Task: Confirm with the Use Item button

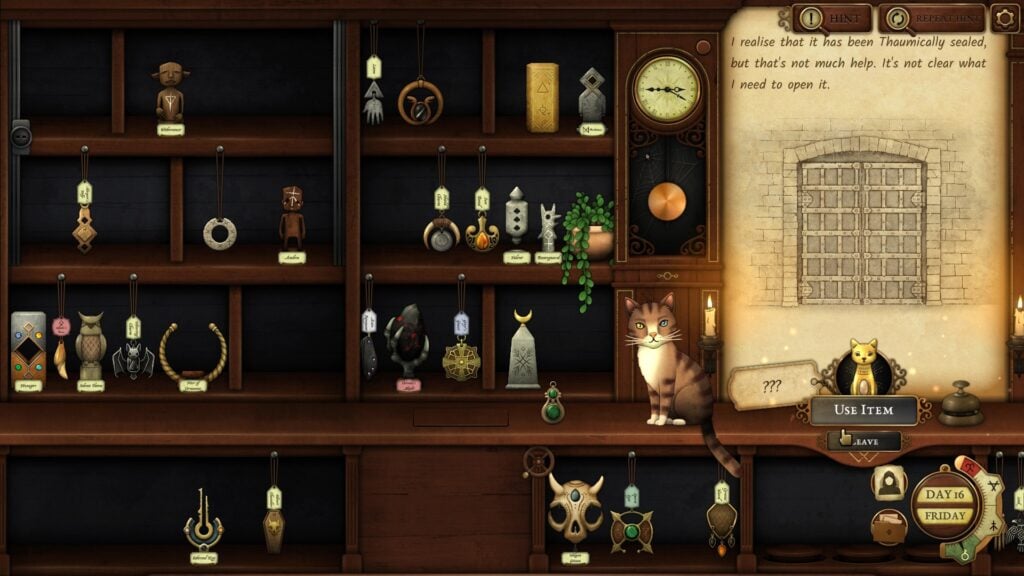Action: (x=863, y=410)
